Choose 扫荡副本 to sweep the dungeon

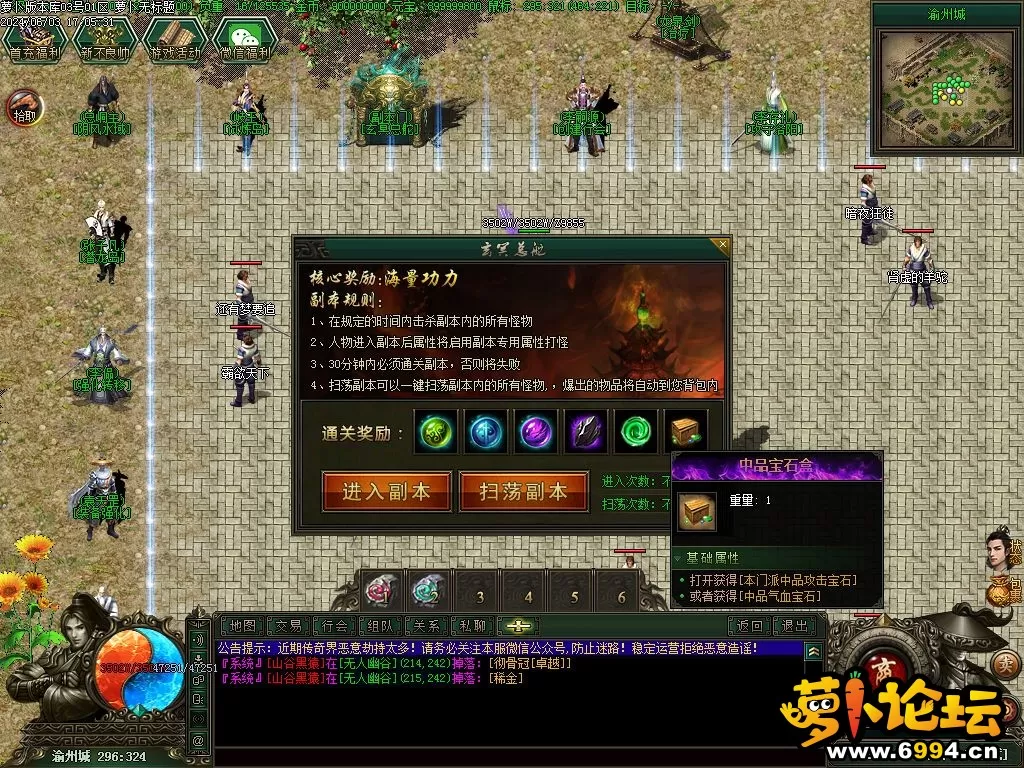(x=523, y=491)
